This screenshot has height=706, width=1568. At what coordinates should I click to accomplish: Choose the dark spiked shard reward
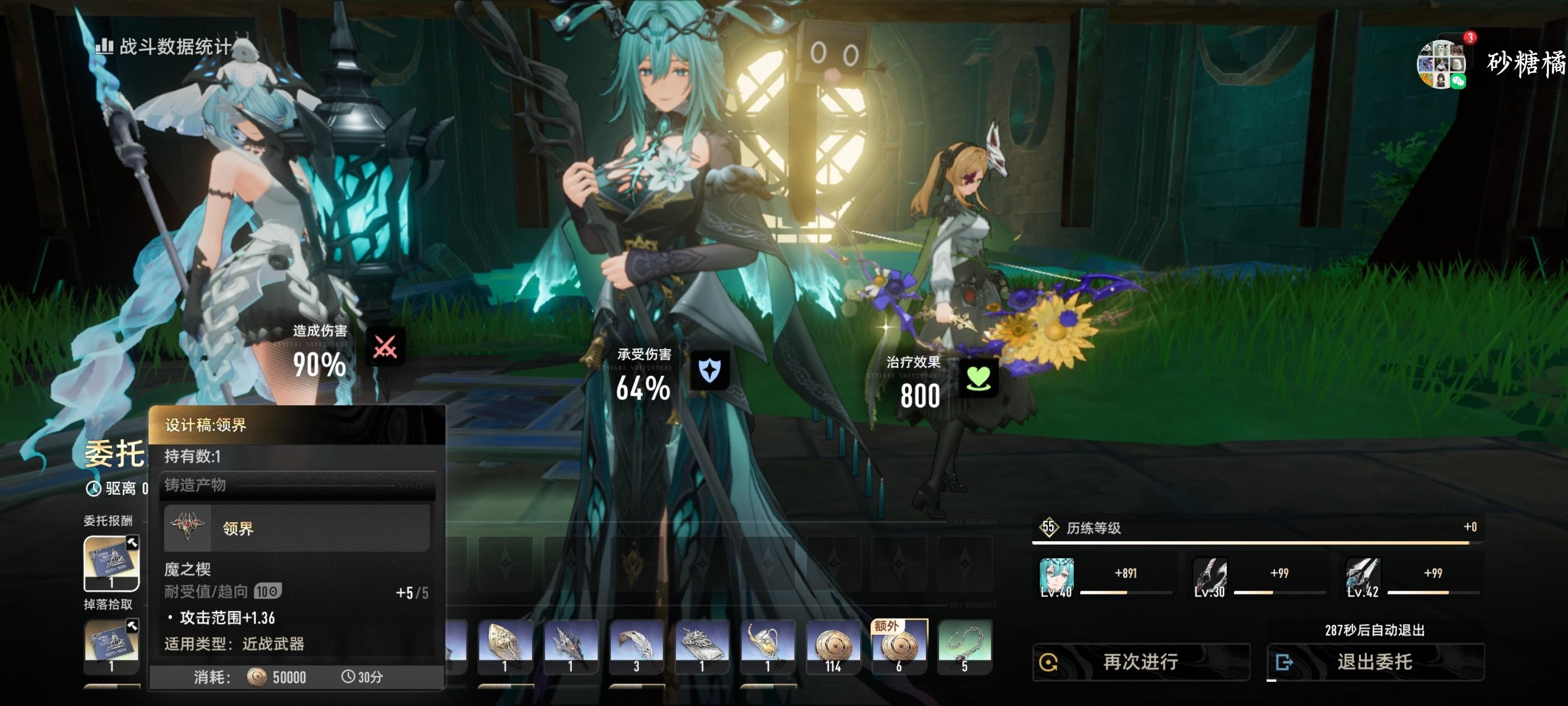tap(570, 645)
